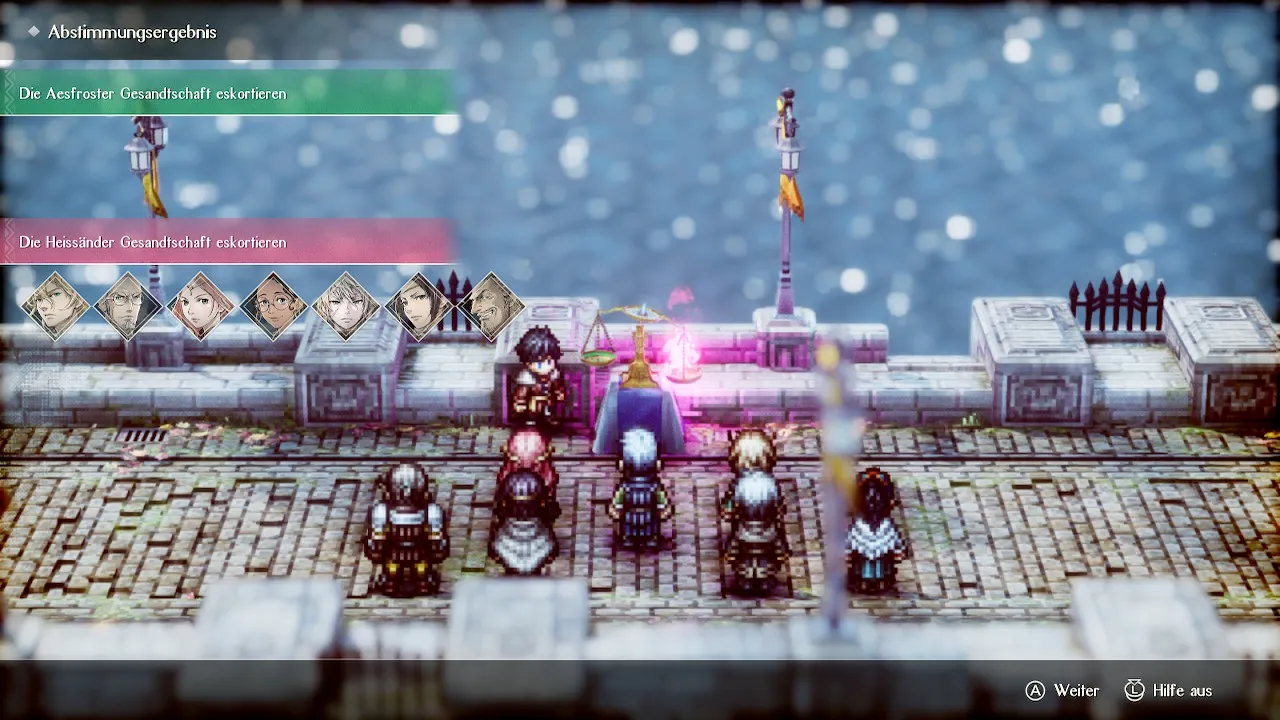Click the blond man's voter portrait
The image size is (1280, 720).
point(56,306)
